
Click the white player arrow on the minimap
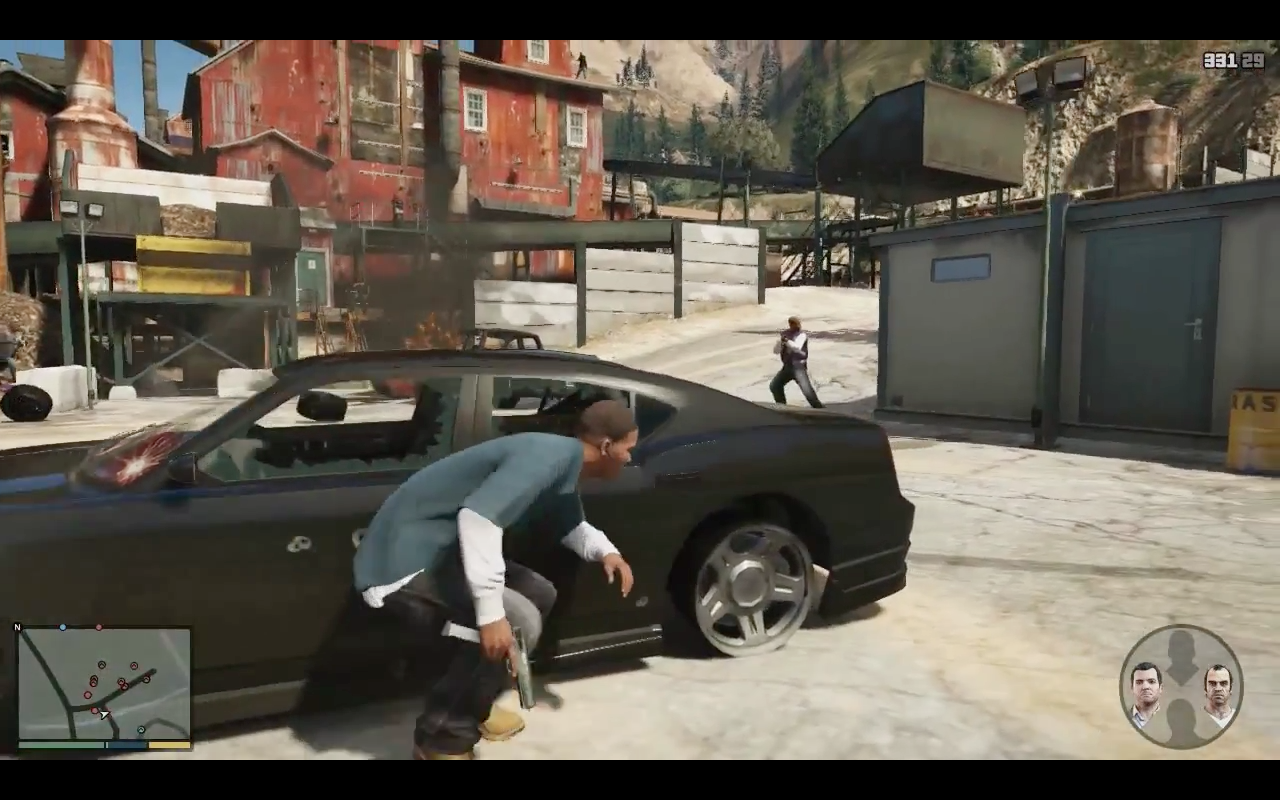(105, 715)
